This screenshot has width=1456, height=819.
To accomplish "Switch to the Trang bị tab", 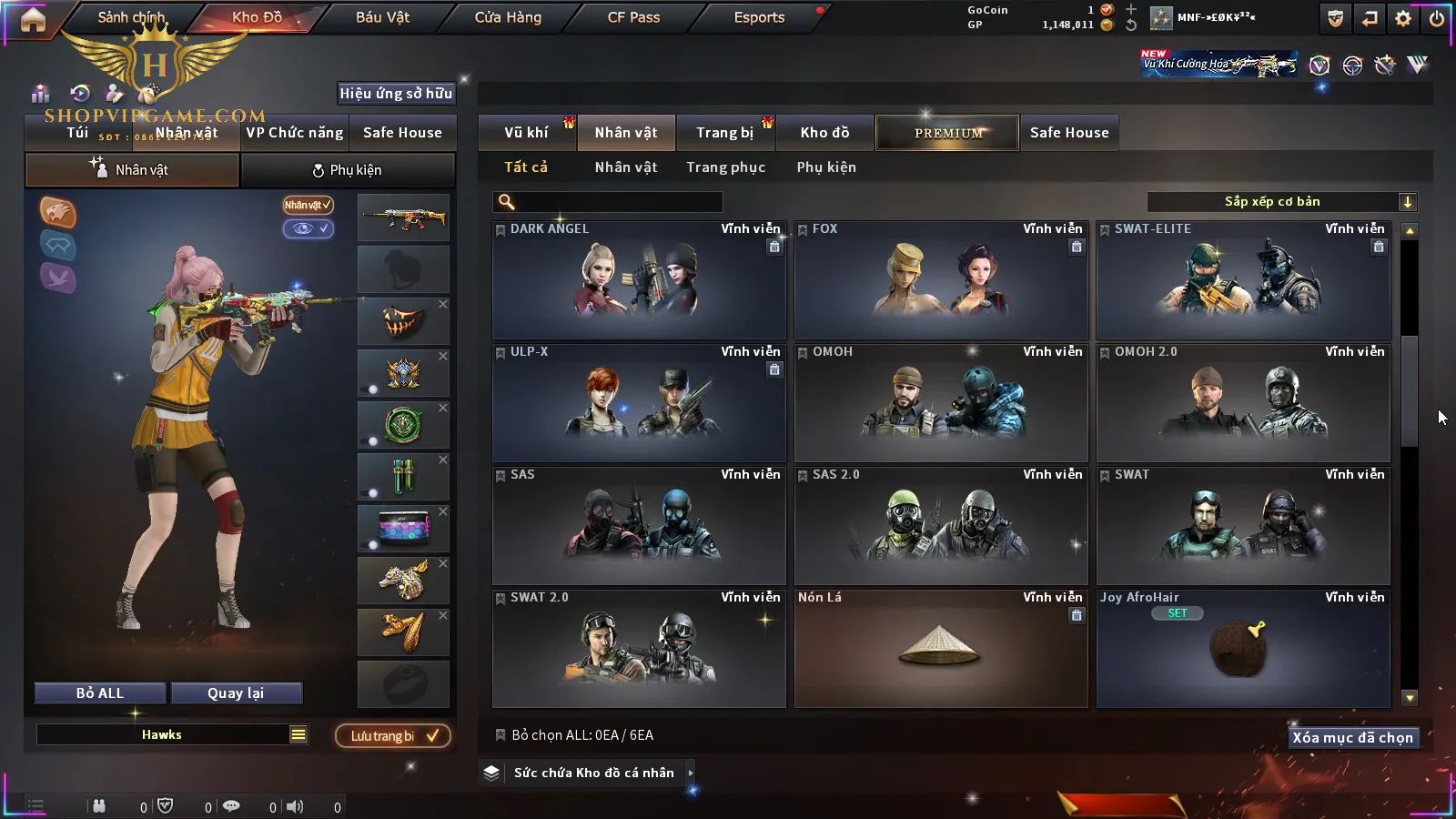I will point(724,133).
